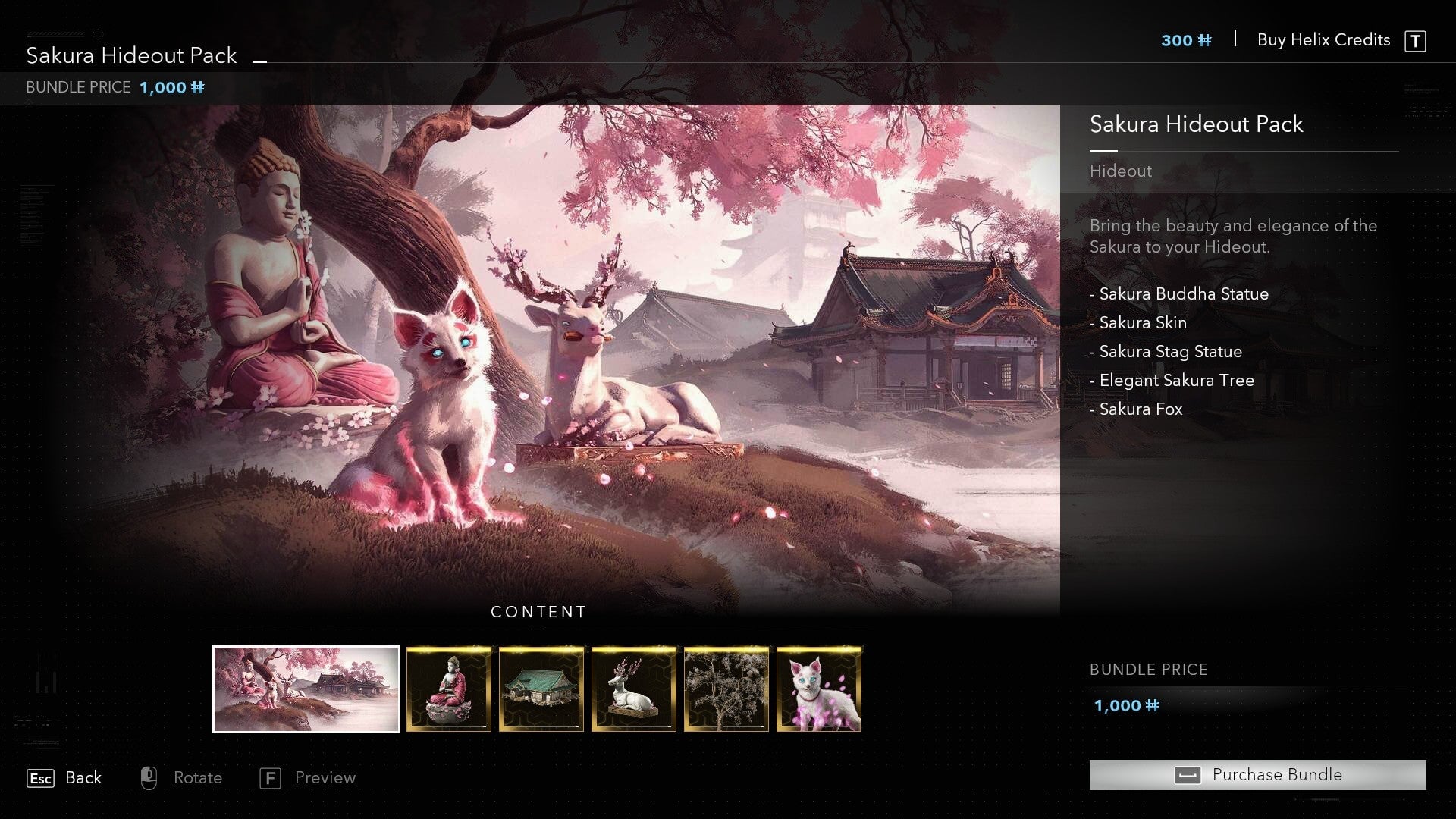Select the Sakura Fox list entry
This screenshot has width=1456, height=819.
tap(1139, 409)
